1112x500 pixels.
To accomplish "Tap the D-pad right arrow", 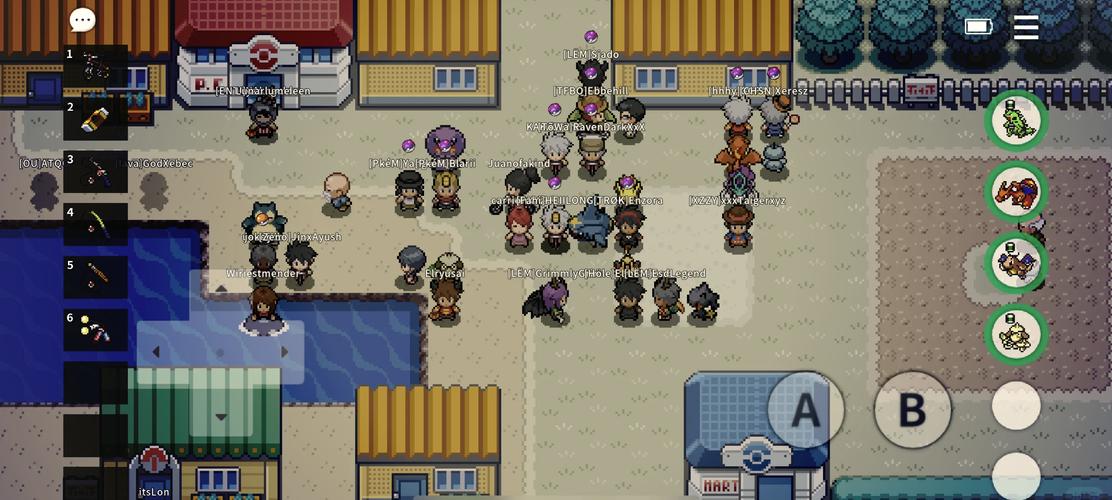I will pyautogui.click(x=285, y=352).
